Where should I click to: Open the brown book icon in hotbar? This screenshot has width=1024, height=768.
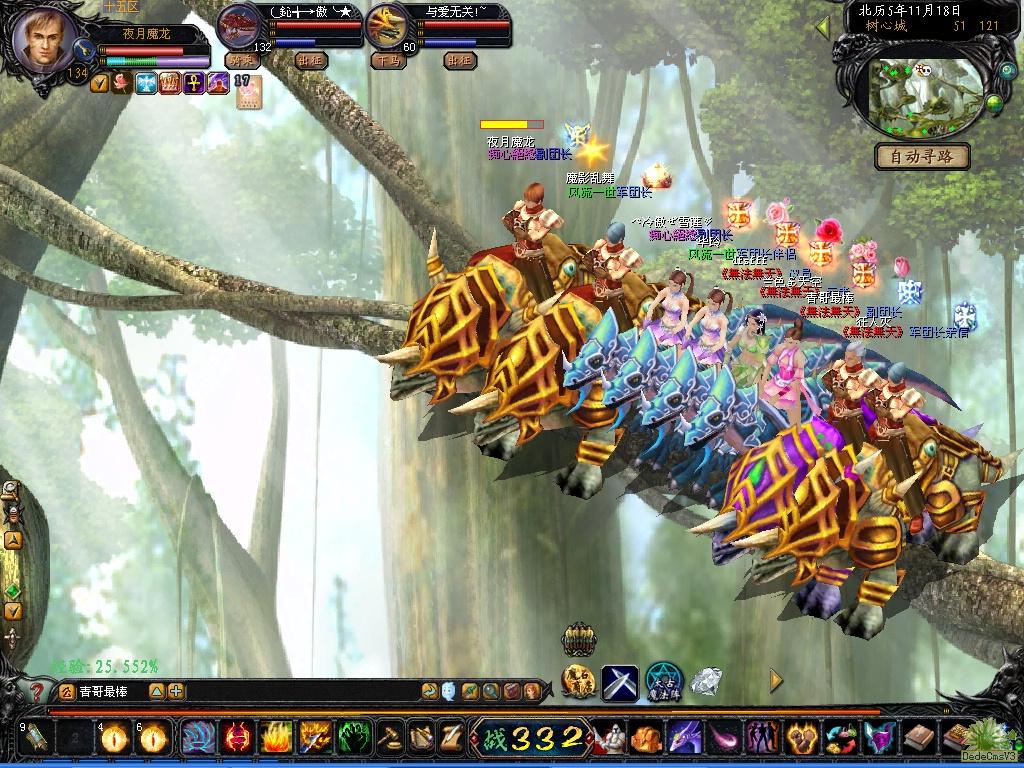point(919,738)
